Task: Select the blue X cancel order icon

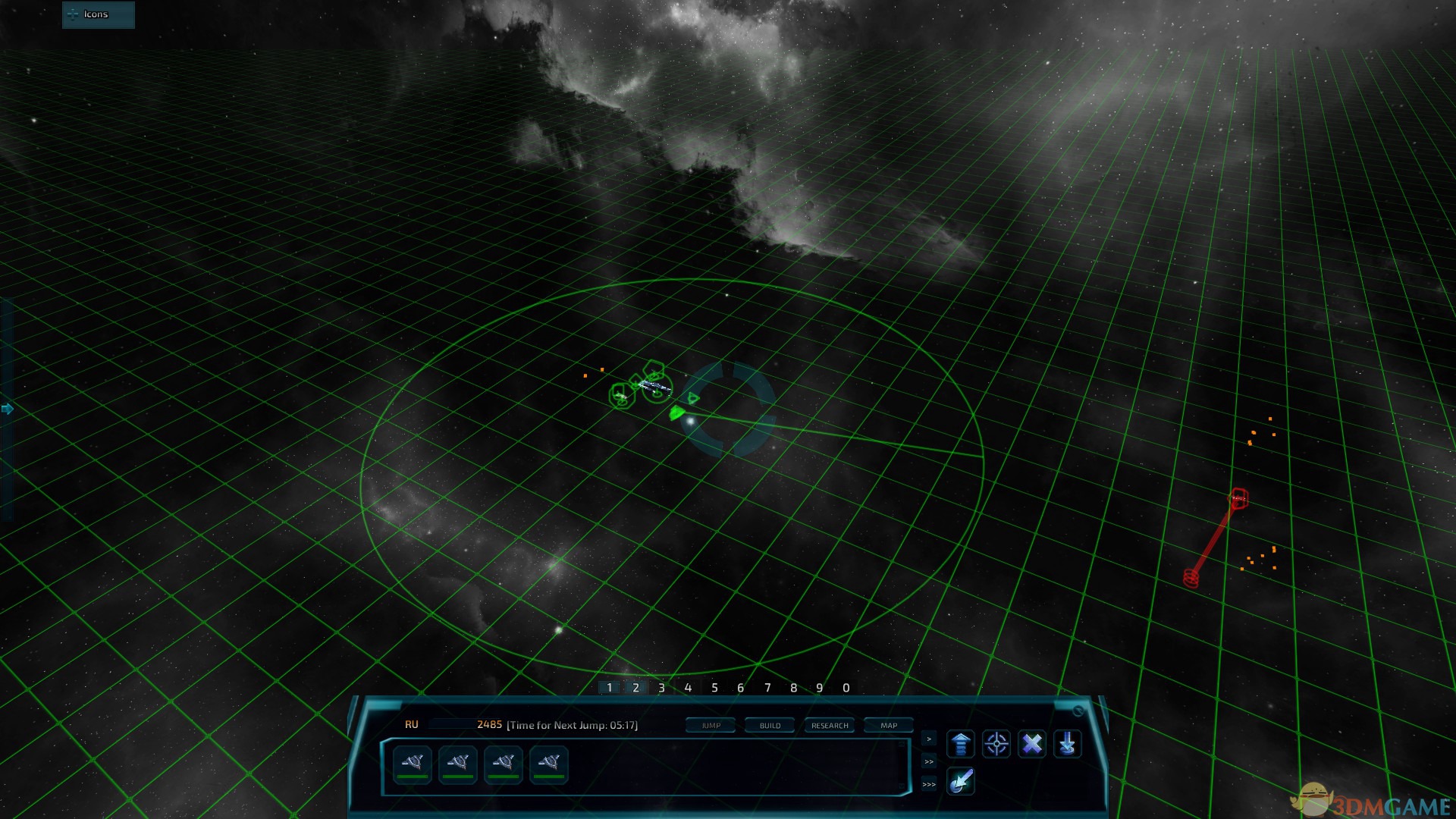Action: [1031, 744]
